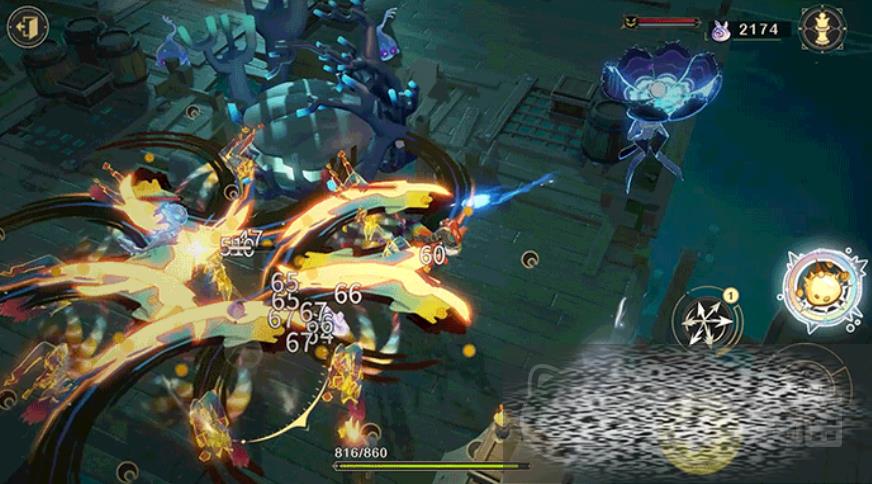Image resolution: width=872 pixels, height=484 pixels.
Task: Trigger the glowing golden creature ultimate
Action: pyautogui.click(x=823, y=289)
